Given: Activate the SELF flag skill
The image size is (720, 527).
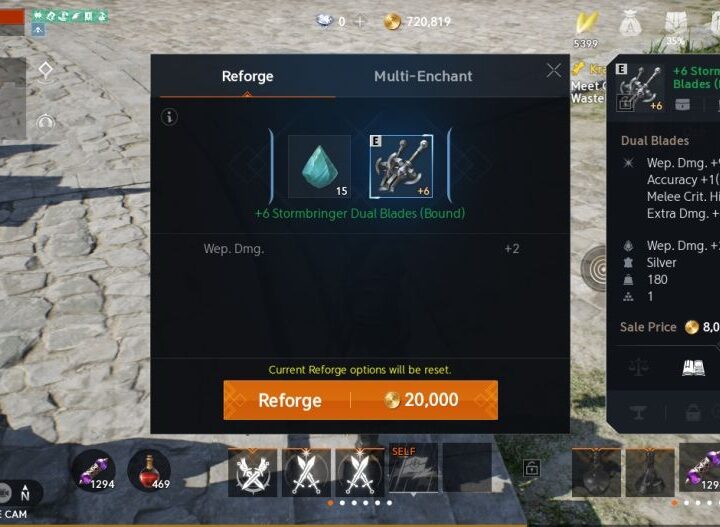Looking at the screenshot, I should coord(413,470).
